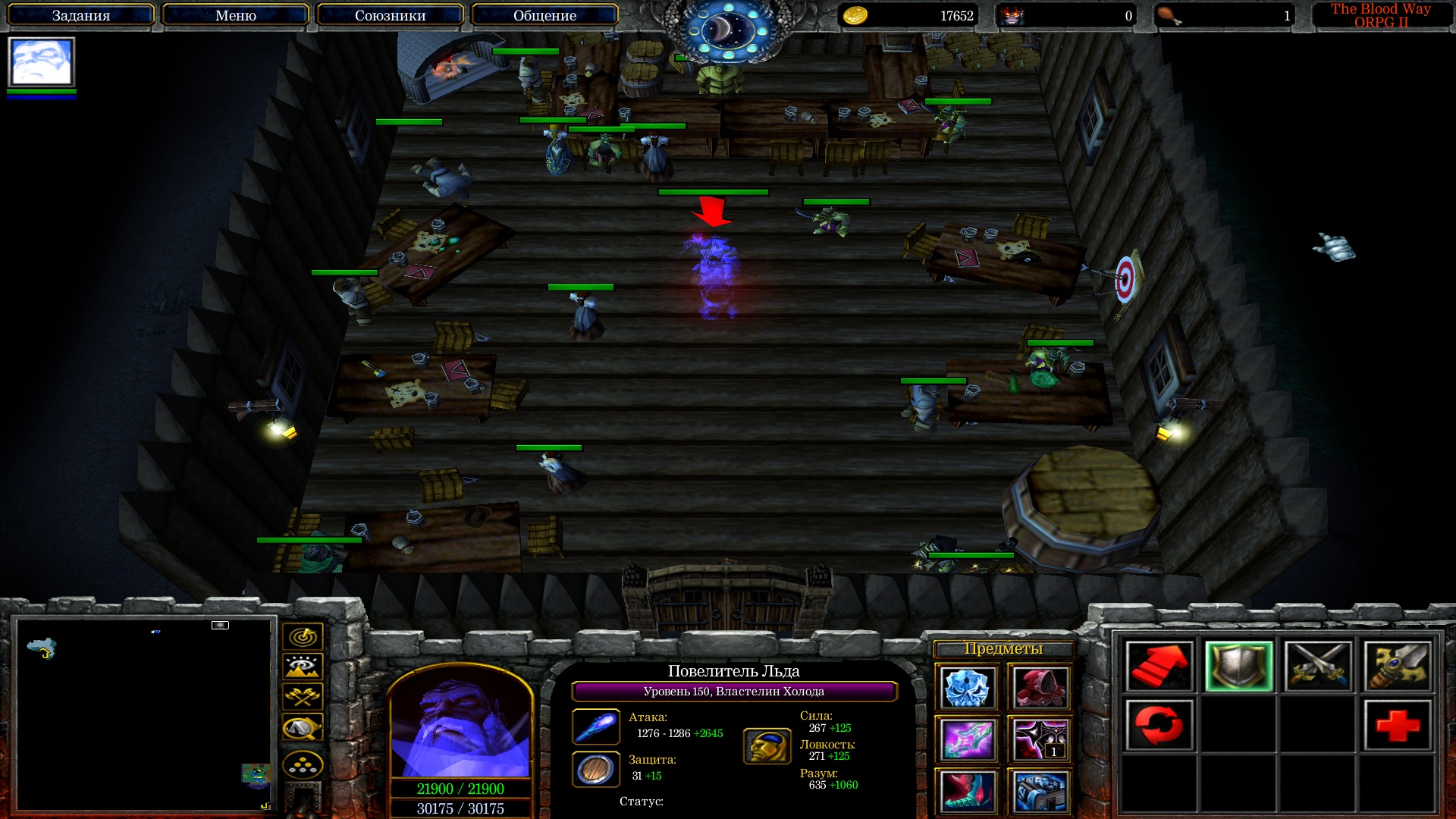This screenshot has width=1456, height=819.
Task: Open the red cross hero skills
Action: (x=1397, y=726)
